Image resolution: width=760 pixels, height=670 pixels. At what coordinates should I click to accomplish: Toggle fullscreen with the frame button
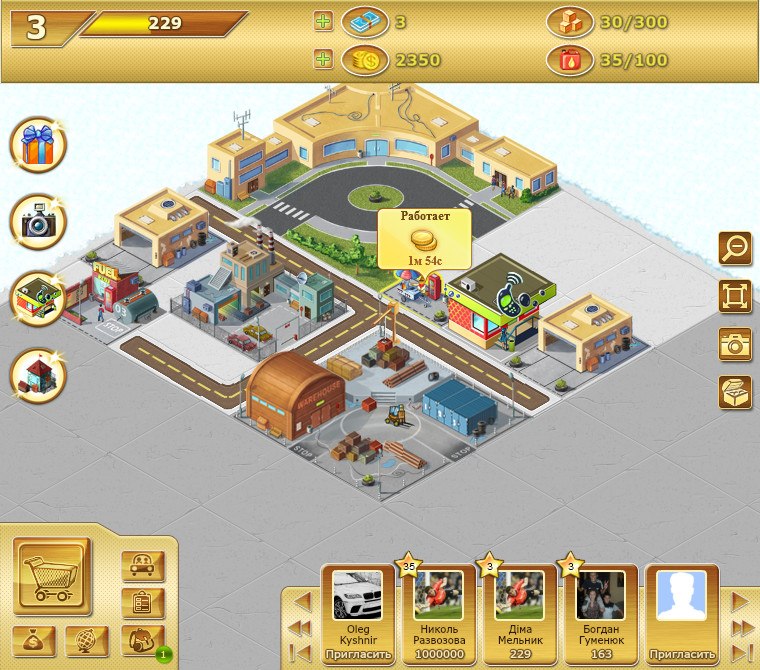click(735, 295)
